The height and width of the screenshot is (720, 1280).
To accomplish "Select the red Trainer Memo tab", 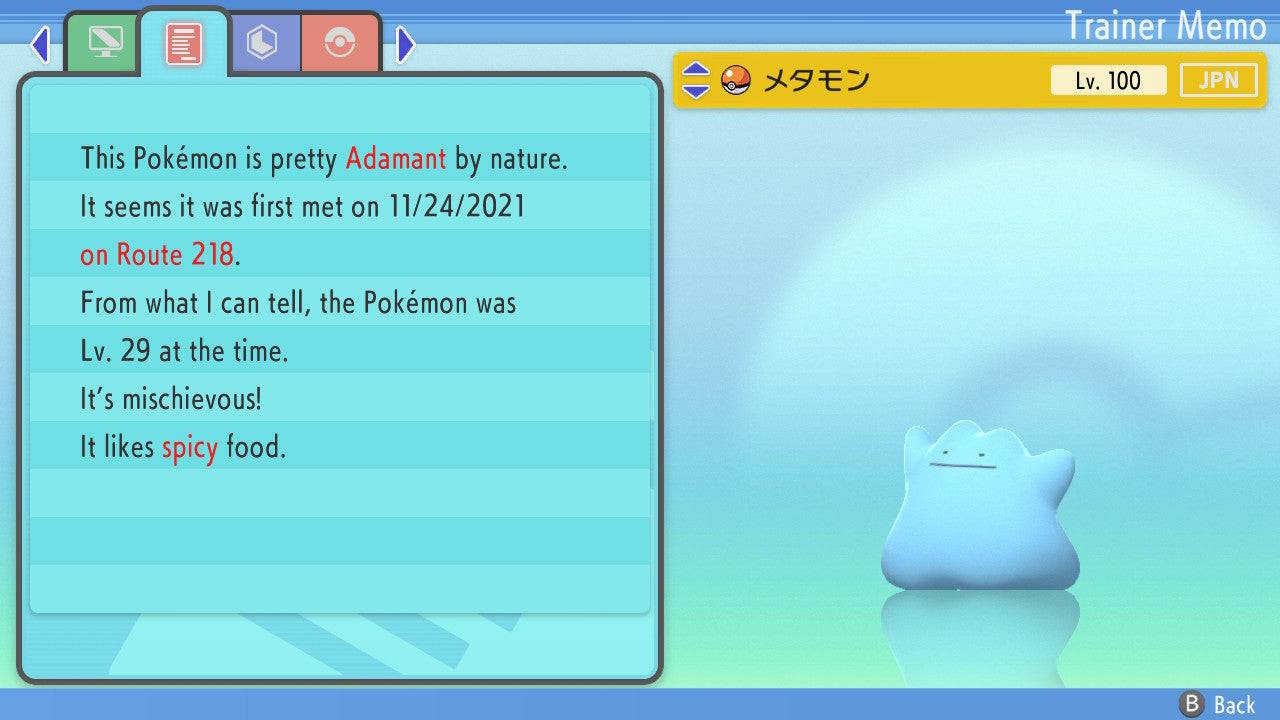I will 184,44.
